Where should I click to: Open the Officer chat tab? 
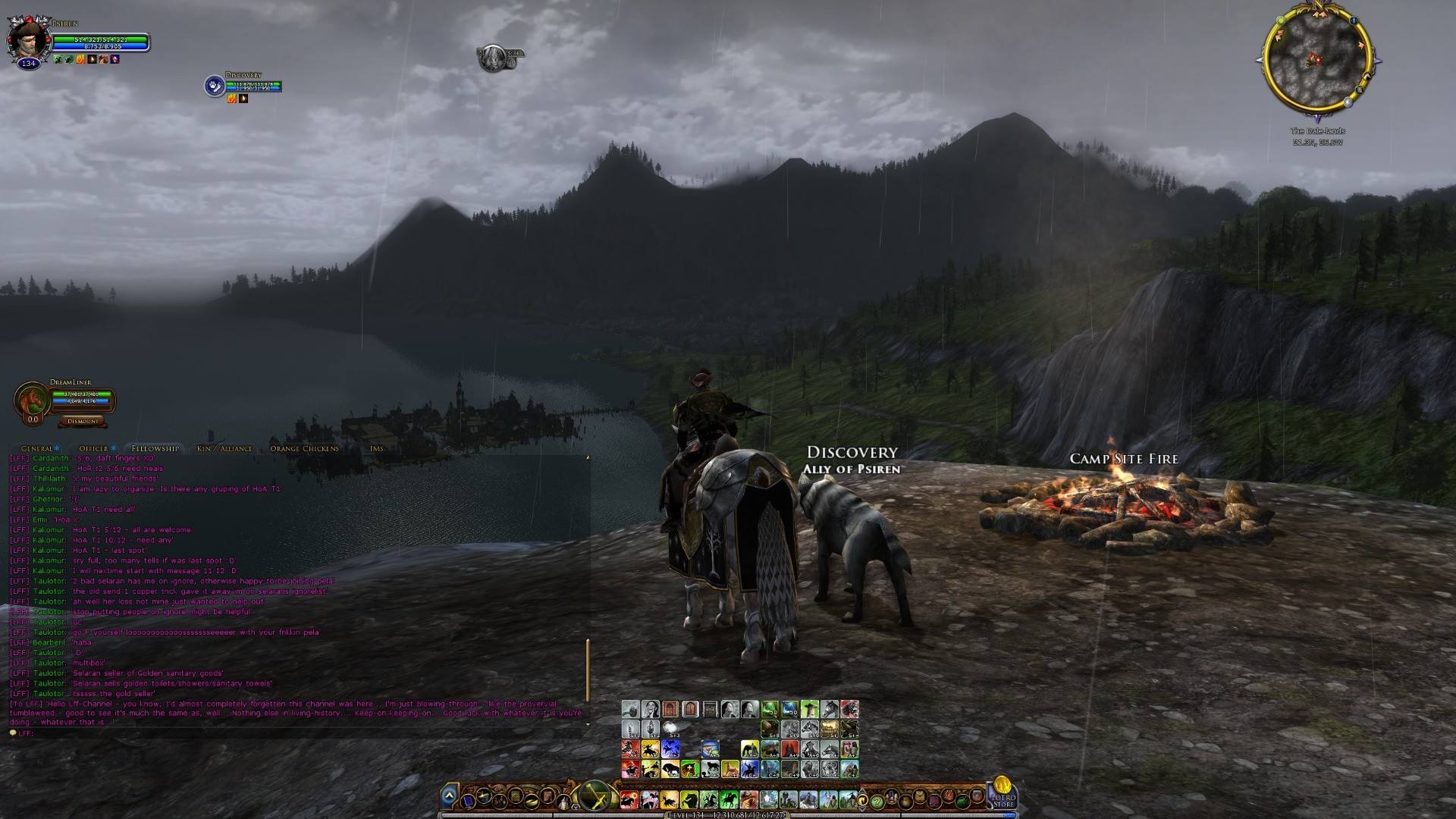click(x=94, y=448)
